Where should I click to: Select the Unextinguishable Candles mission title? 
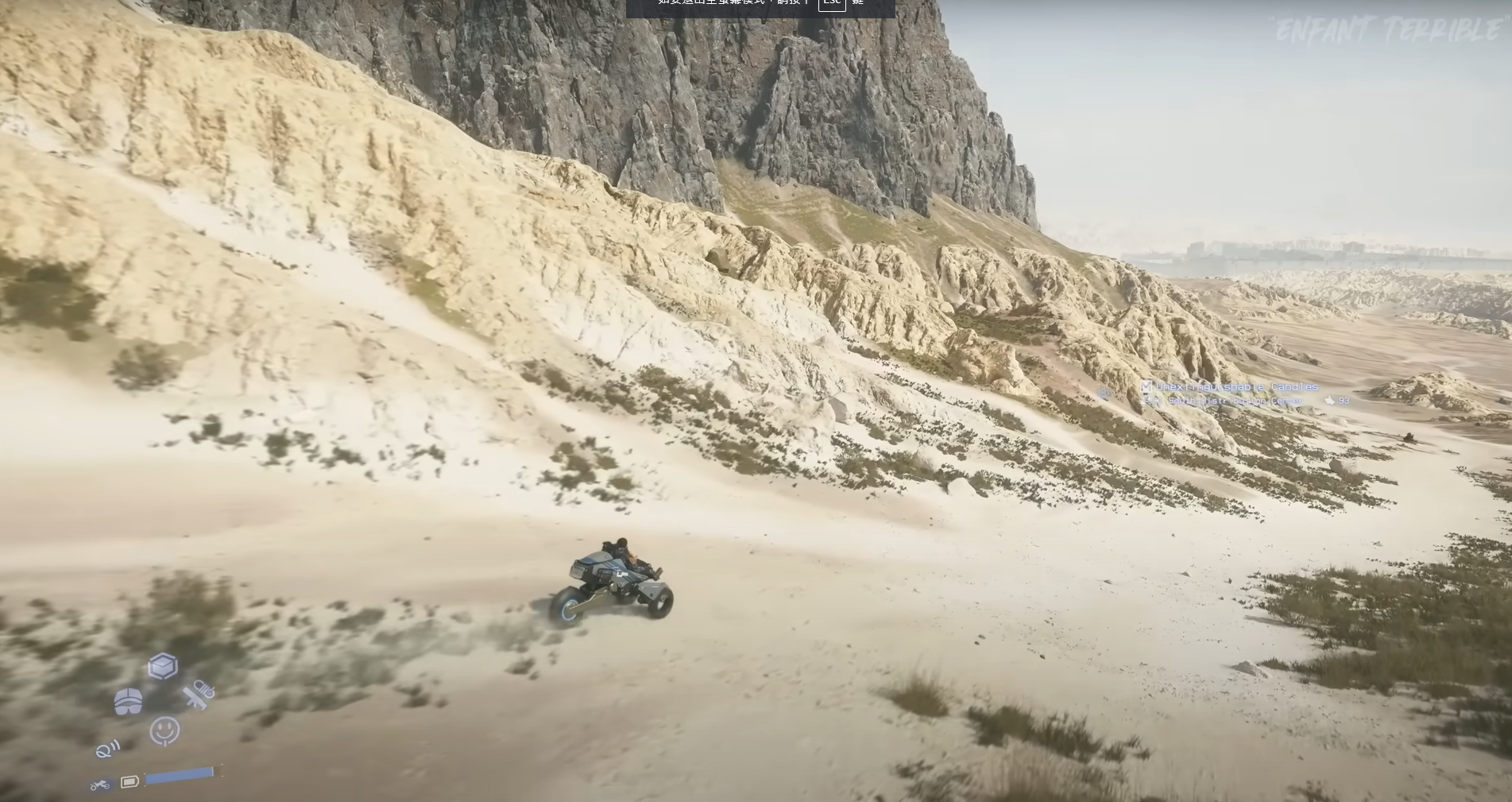(x=1237, y=386)
